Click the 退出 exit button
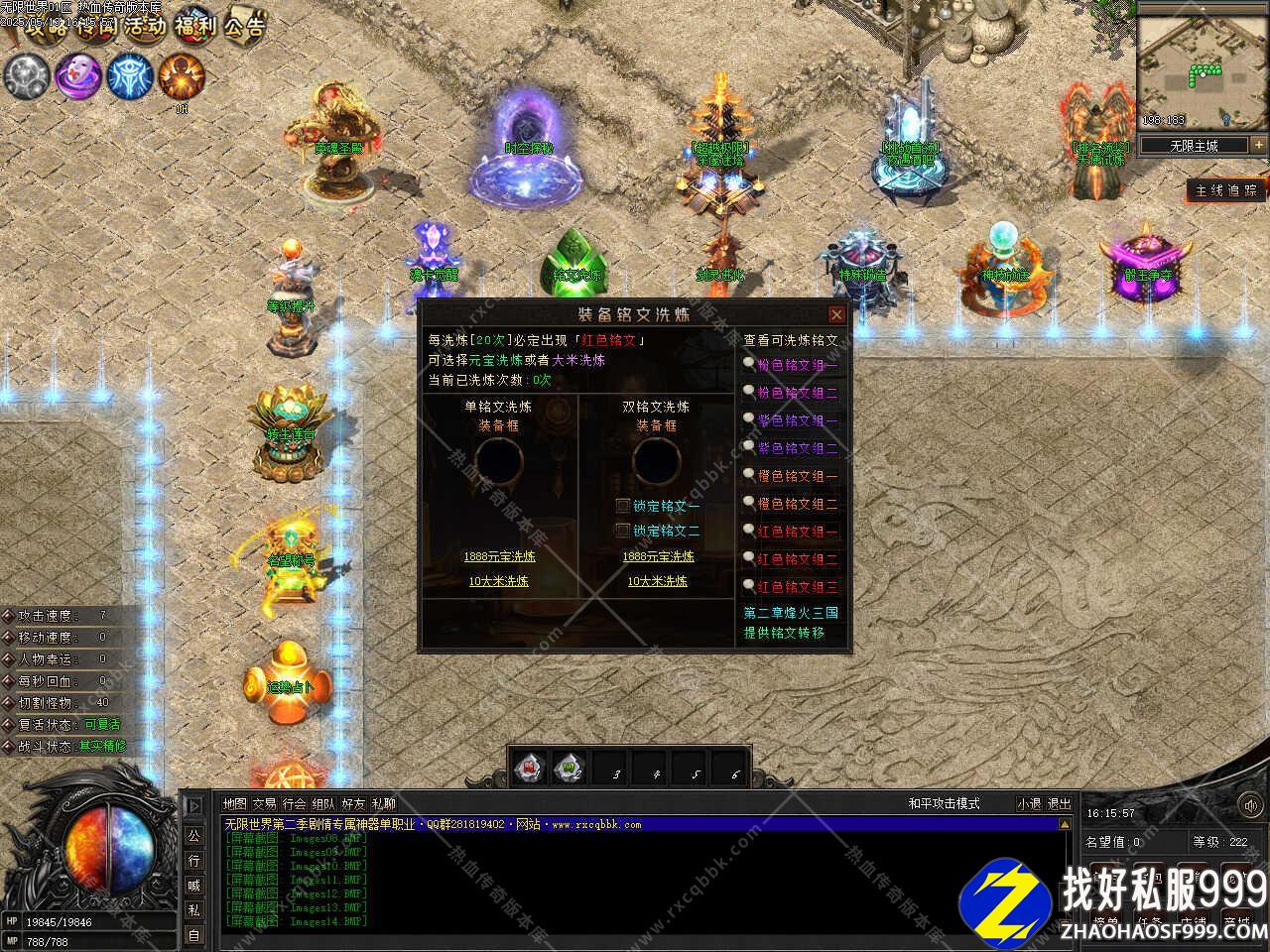Screen dimensions: 1270x952 tap(1060, 804)
